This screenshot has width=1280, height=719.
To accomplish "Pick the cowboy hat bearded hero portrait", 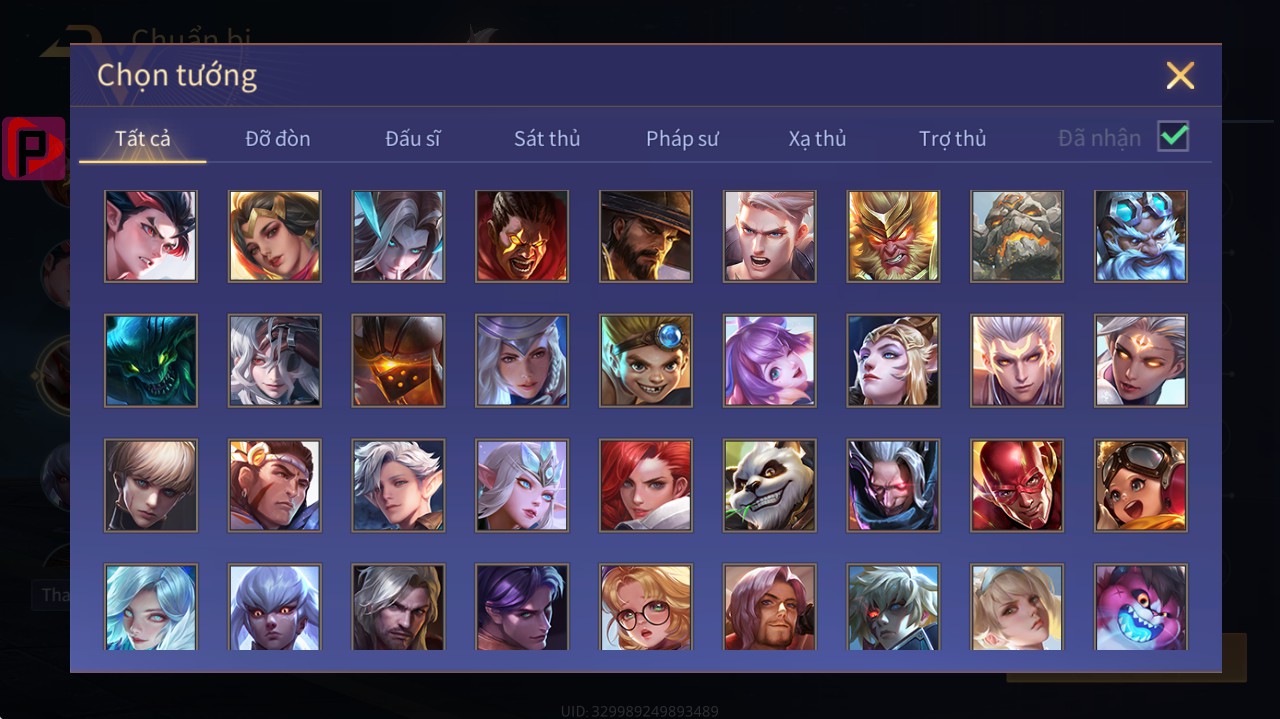I will click(x=645, y=236).
